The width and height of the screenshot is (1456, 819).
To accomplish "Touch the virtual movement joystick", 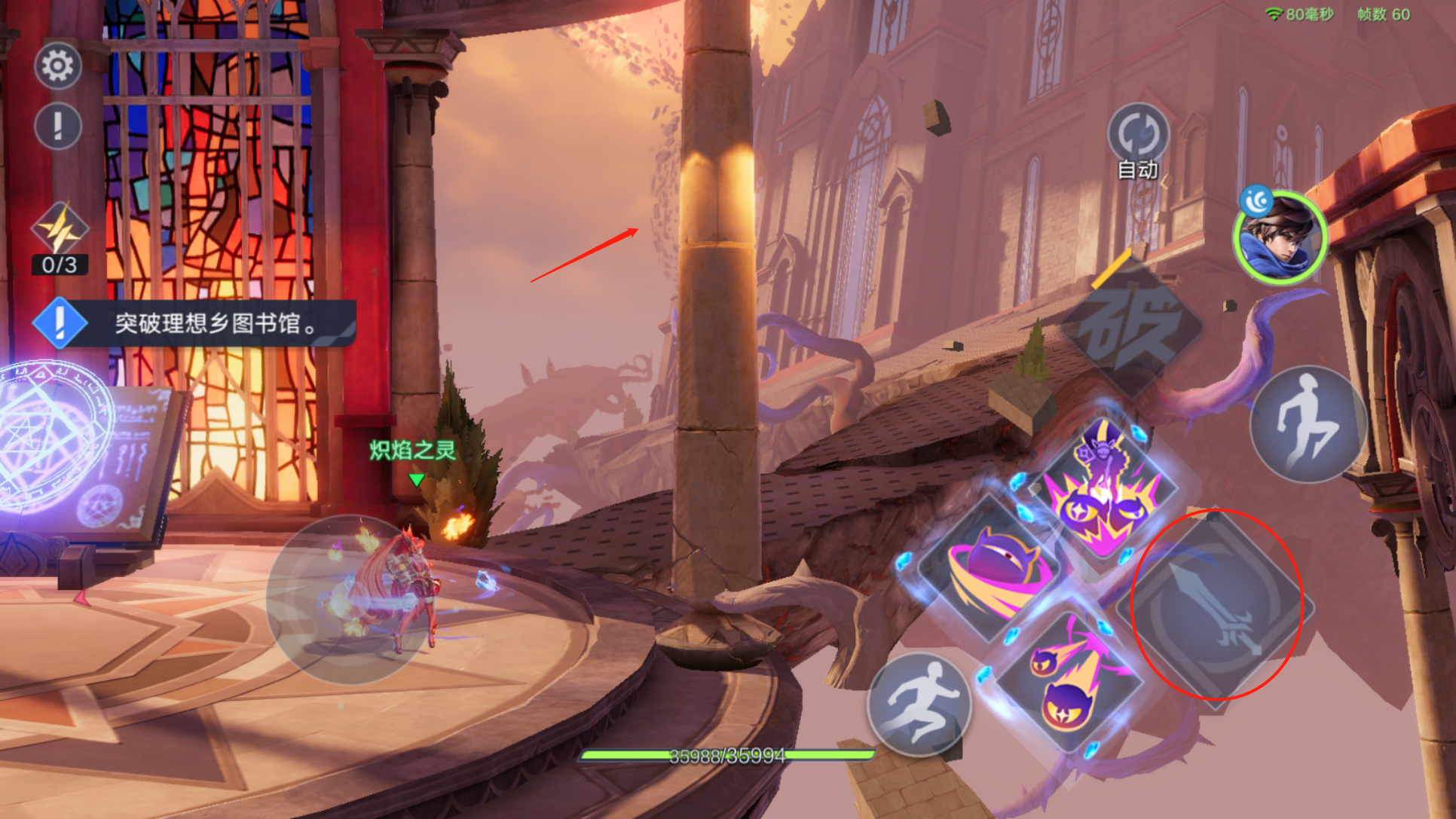I will click(x=350, y=600).
